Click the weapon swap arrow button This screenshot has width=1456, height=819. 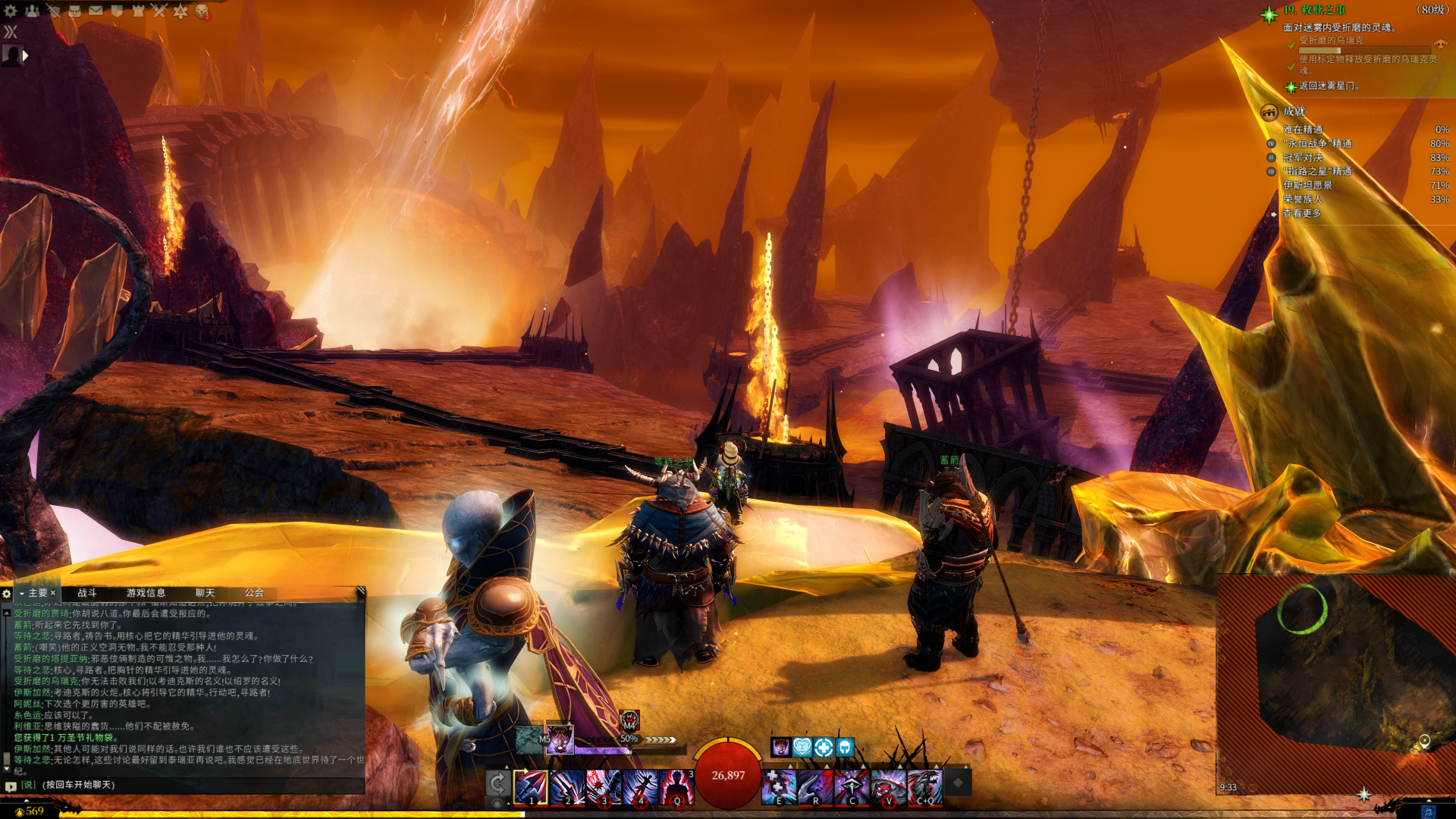tap(497, 783)
